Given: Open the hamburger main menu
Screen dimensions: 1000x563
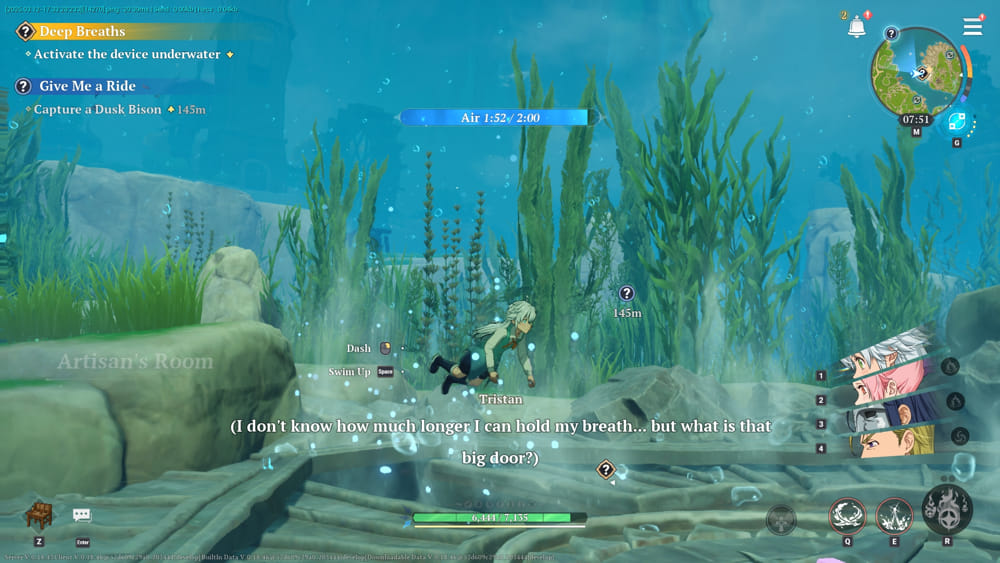Looking at the screenshot, I should tap(972, 27).
